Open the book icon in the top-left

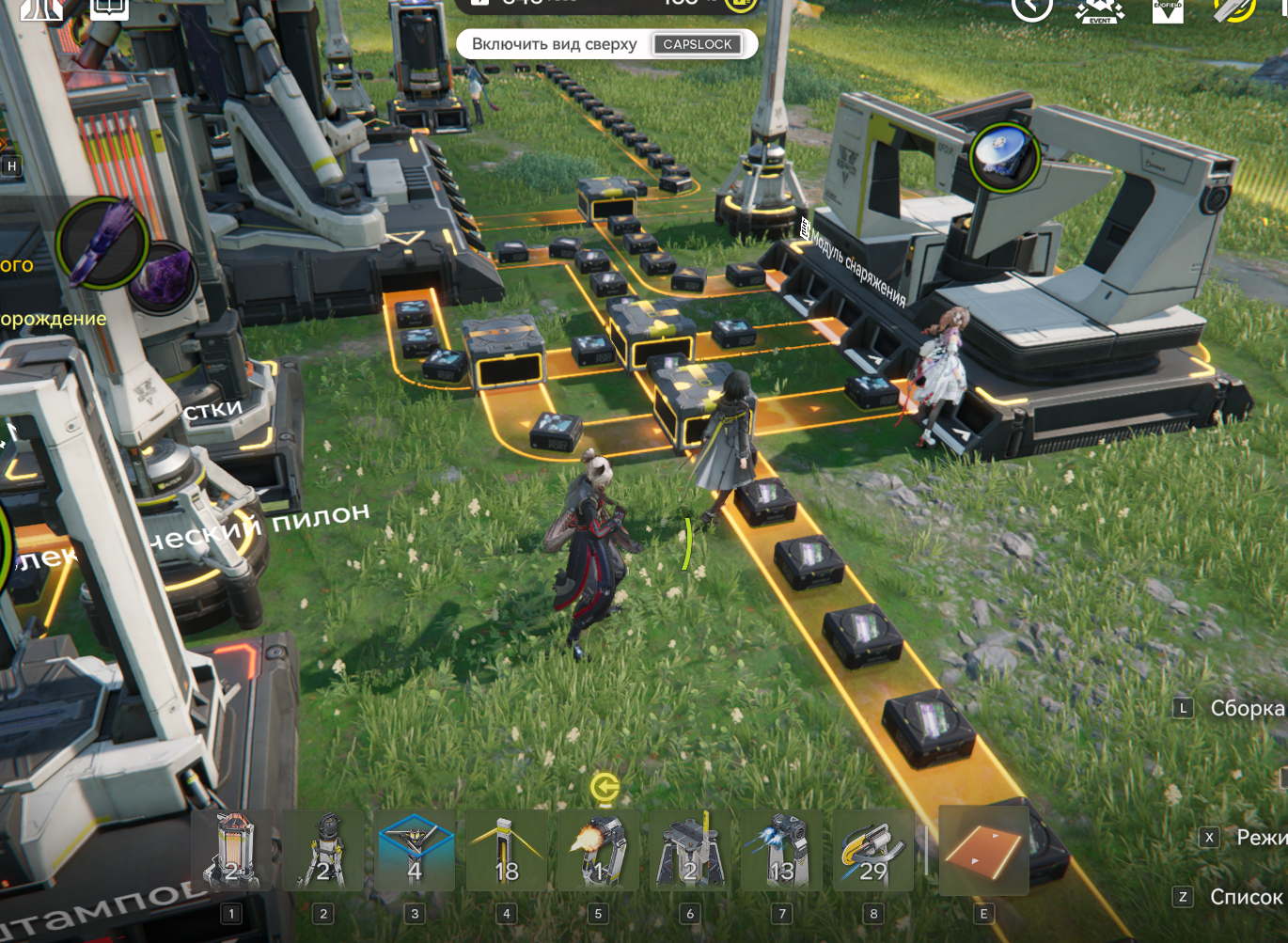pyautogui.click(x=109, y=8)
